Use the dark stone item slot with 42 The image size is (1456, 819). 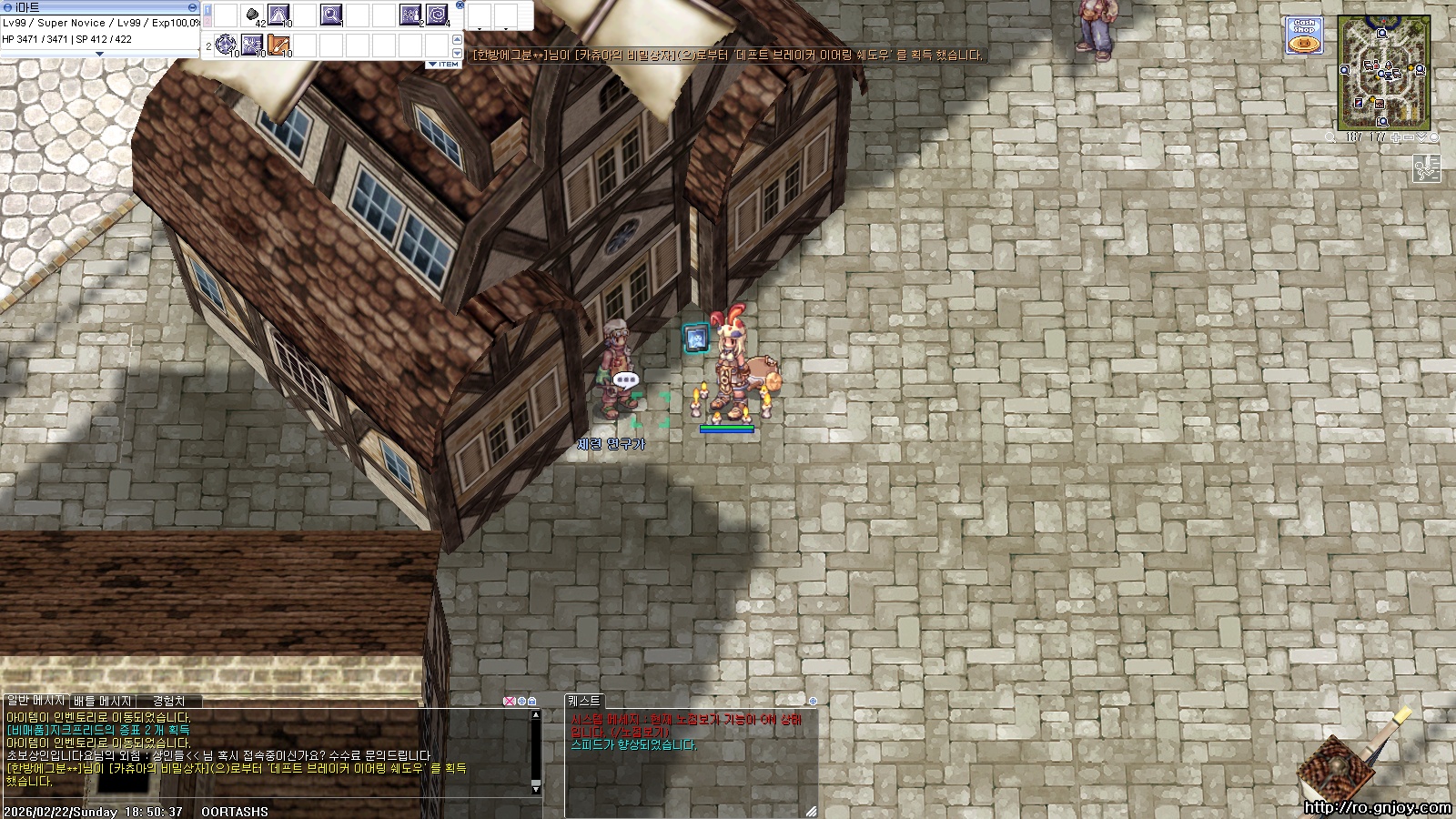tap(253, 15)
